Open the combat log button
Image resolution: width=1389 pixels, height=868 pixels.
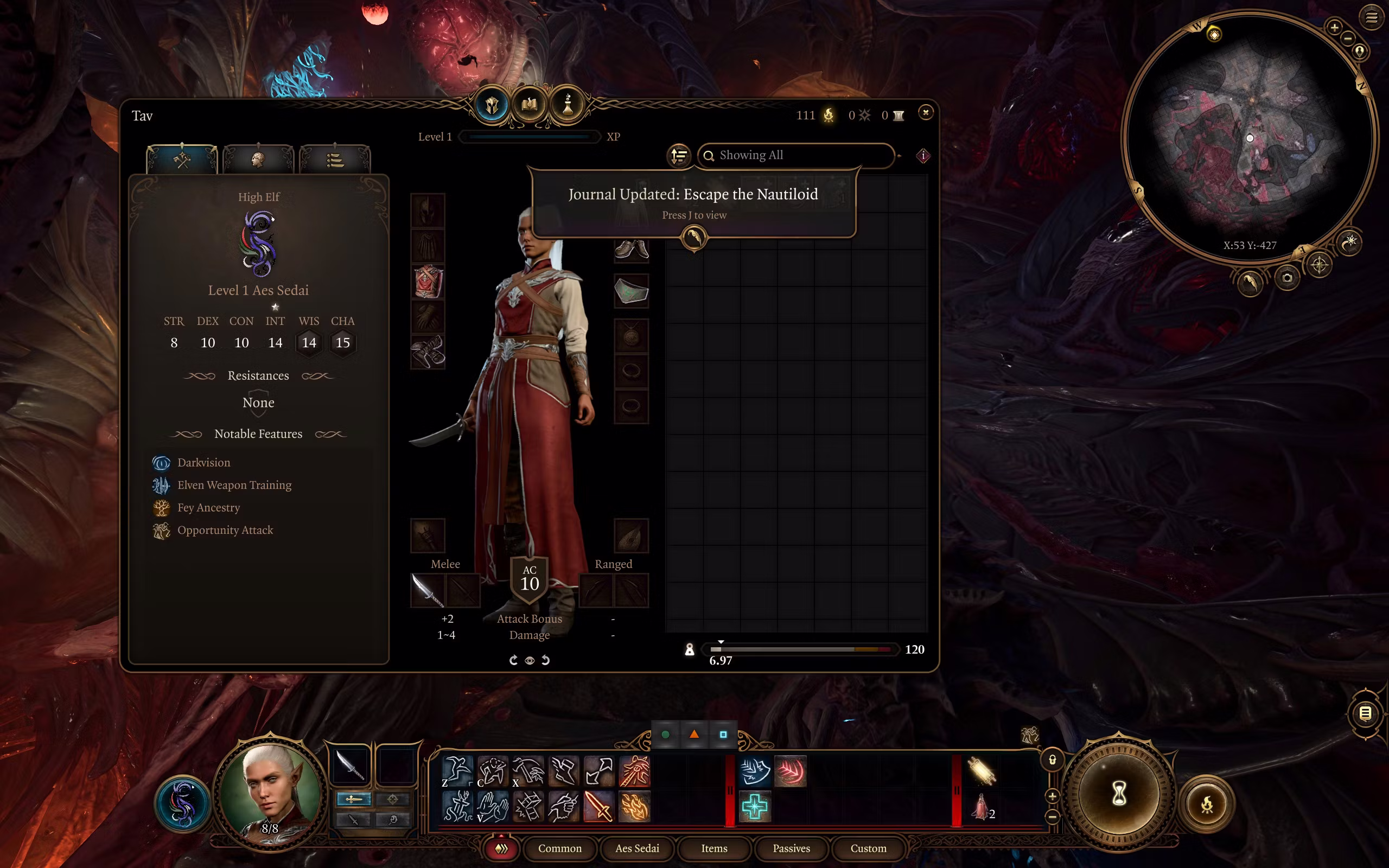point(1365,713)
